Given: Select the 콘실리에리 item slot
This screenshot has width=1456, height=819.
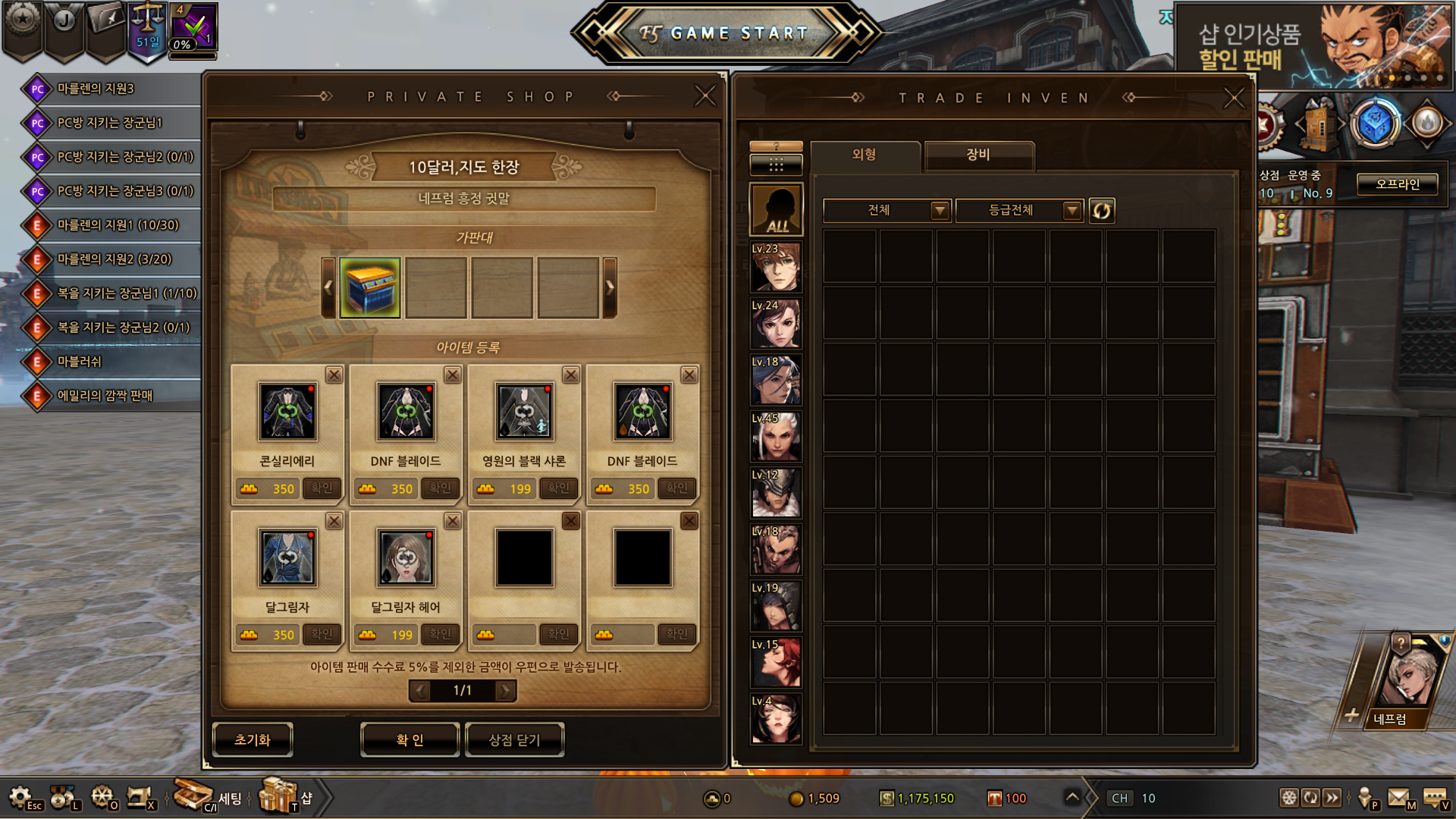Looking at the screenshot, I should click(x=287, y=412).
